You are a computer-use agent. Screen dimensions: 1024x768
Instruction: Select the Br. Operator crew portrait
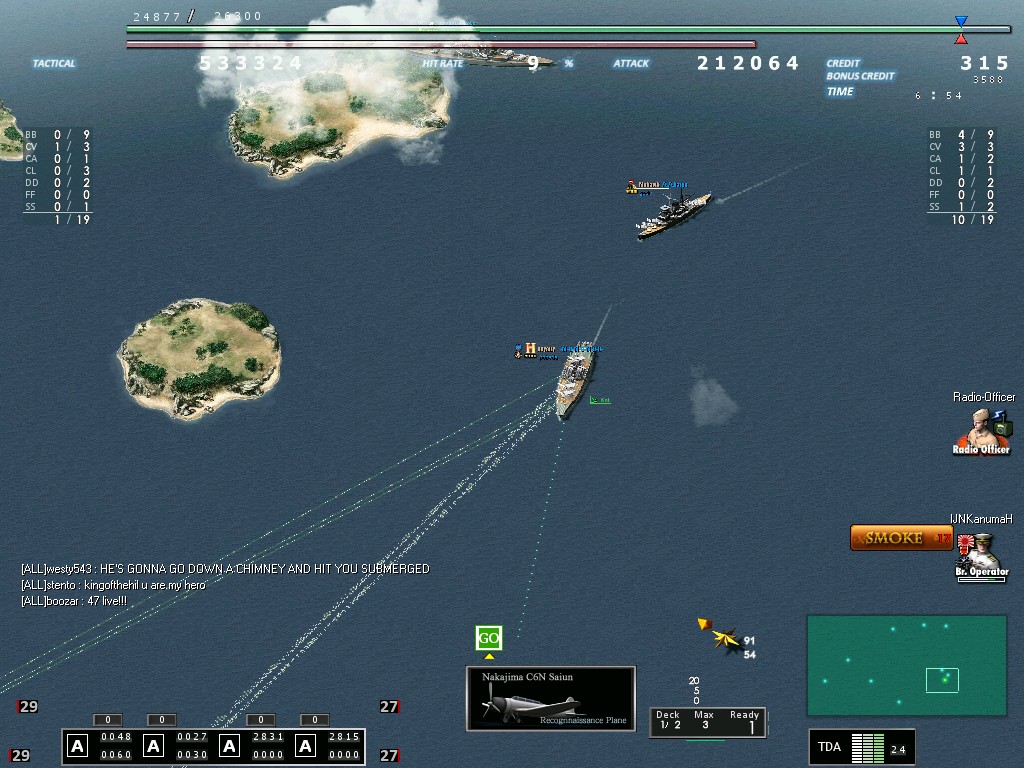coord(980,556)
